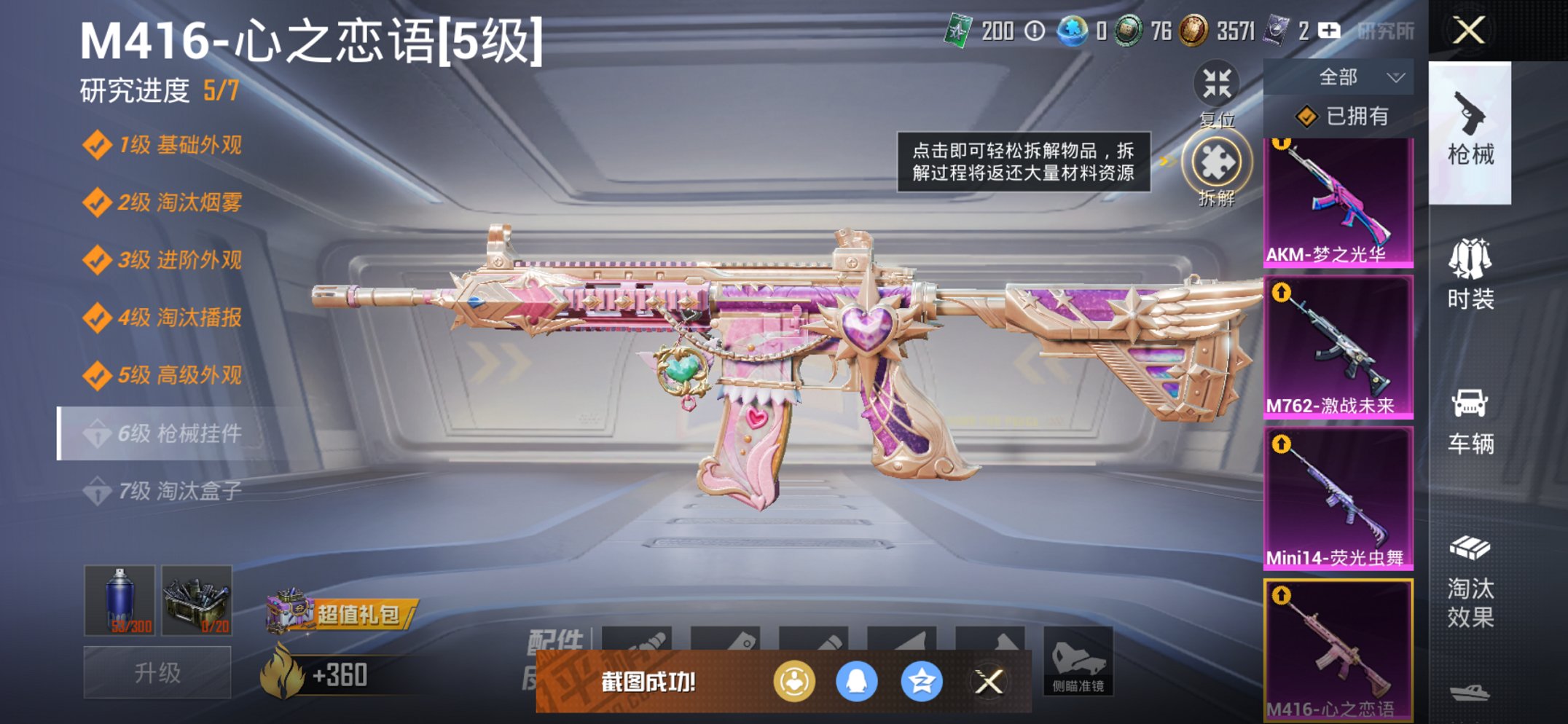
Task: Share the screenshot to QQ Zone
Action: pyautogui.click(x=921, y=679)
